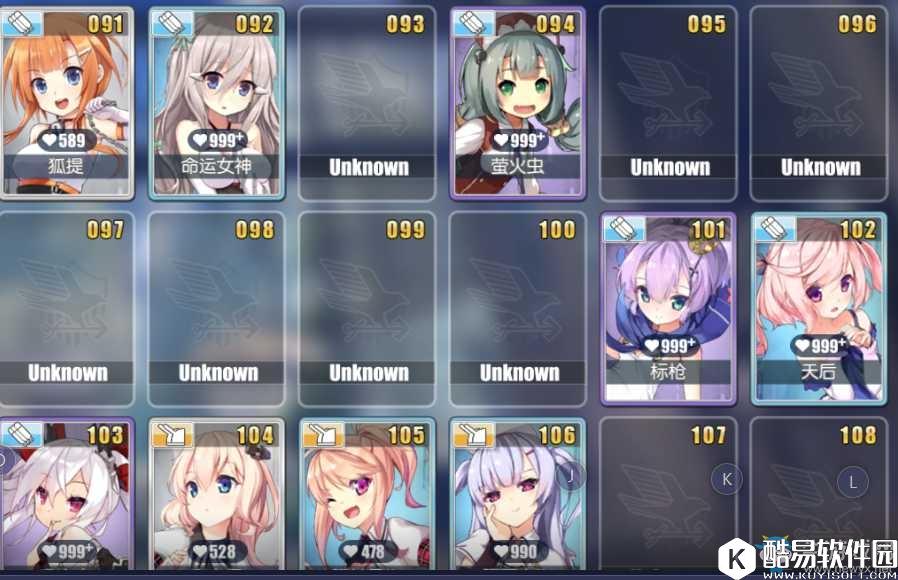Open the Unknown card slot 096
898x580 pixels.
[819, 100]
